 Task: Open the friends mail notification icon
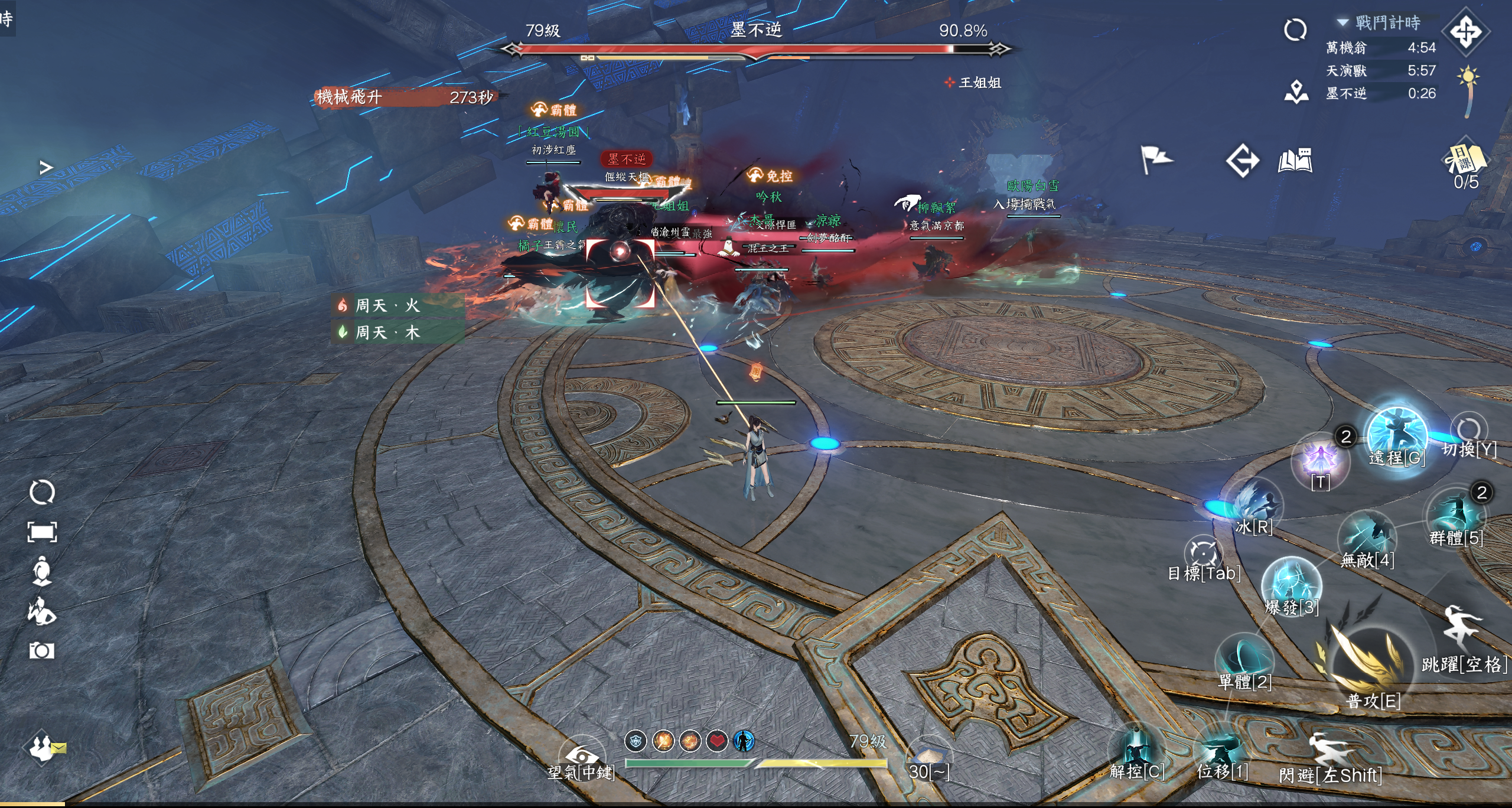(45, 748)
